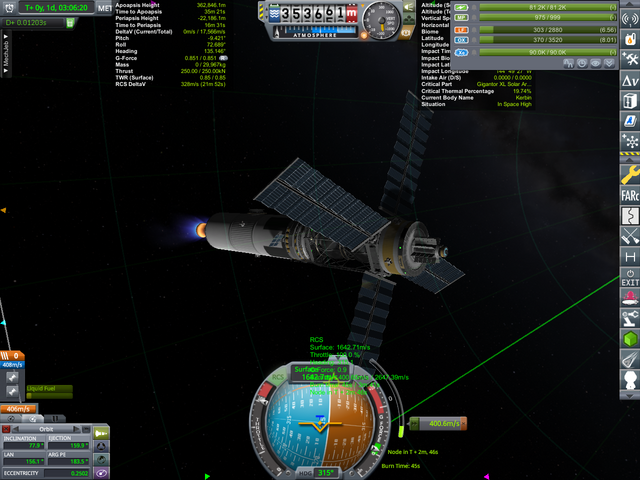Select the crossed-tools toolbar icon
Screen dimensions: 640x480
tap(630, 236)
